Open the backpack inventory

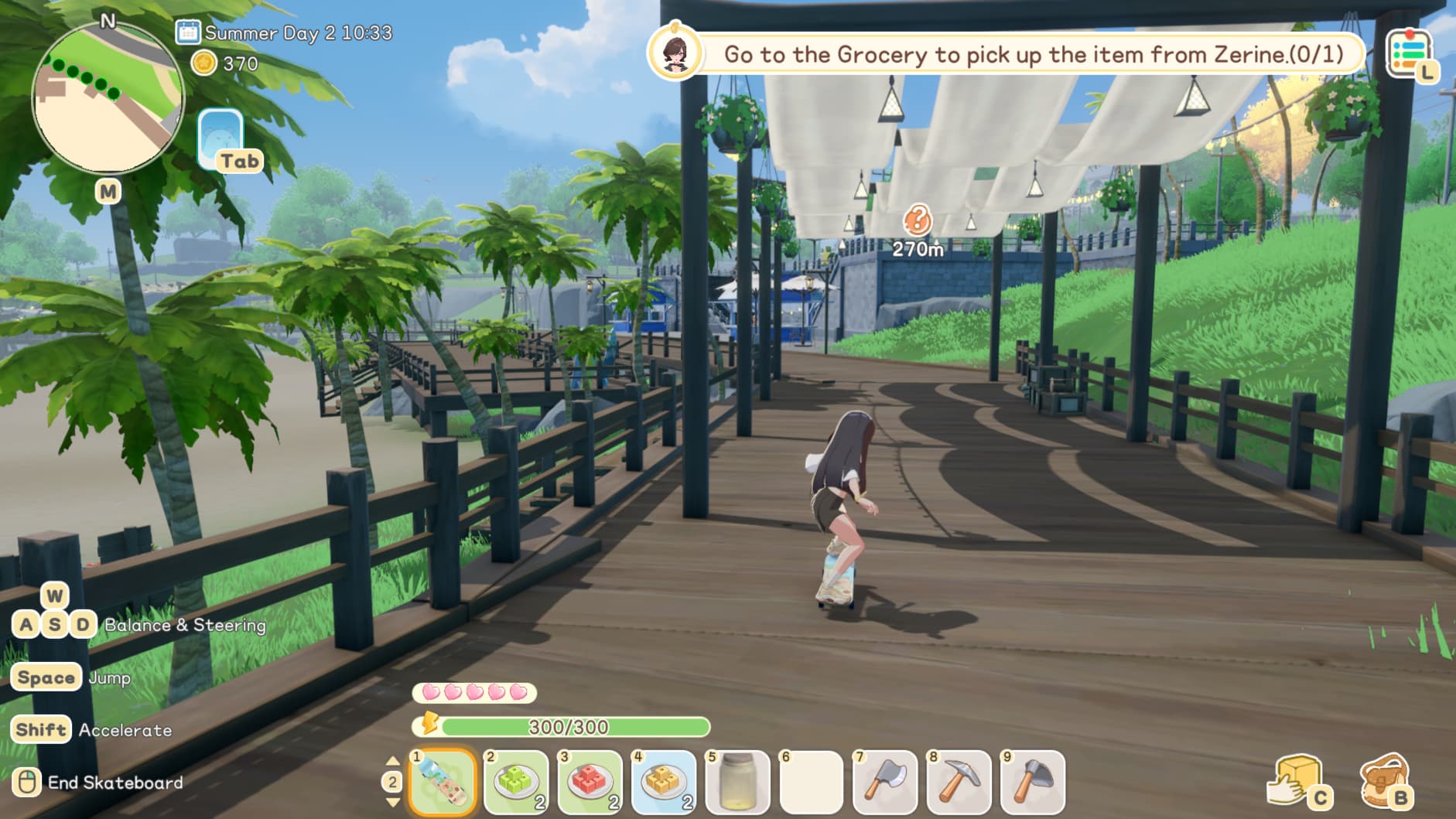point(1384,780)
